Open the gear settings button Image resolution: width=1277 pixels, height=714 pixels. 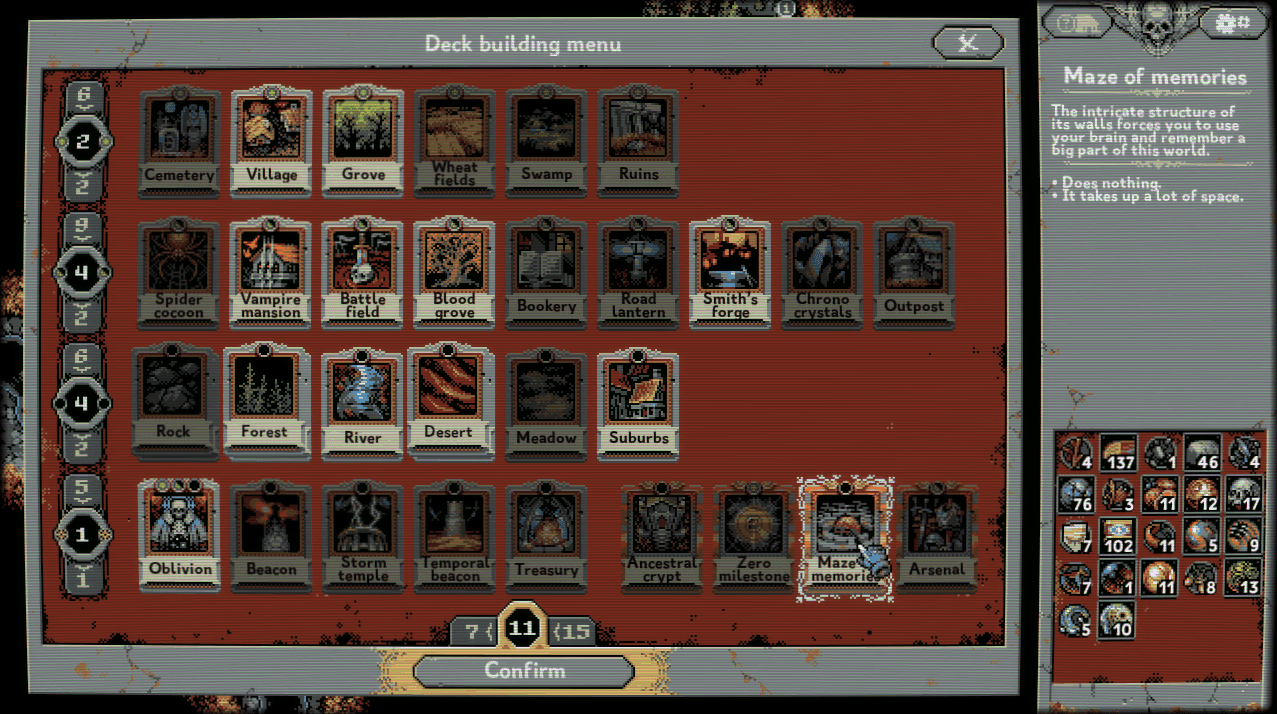tap(1231, 21)
